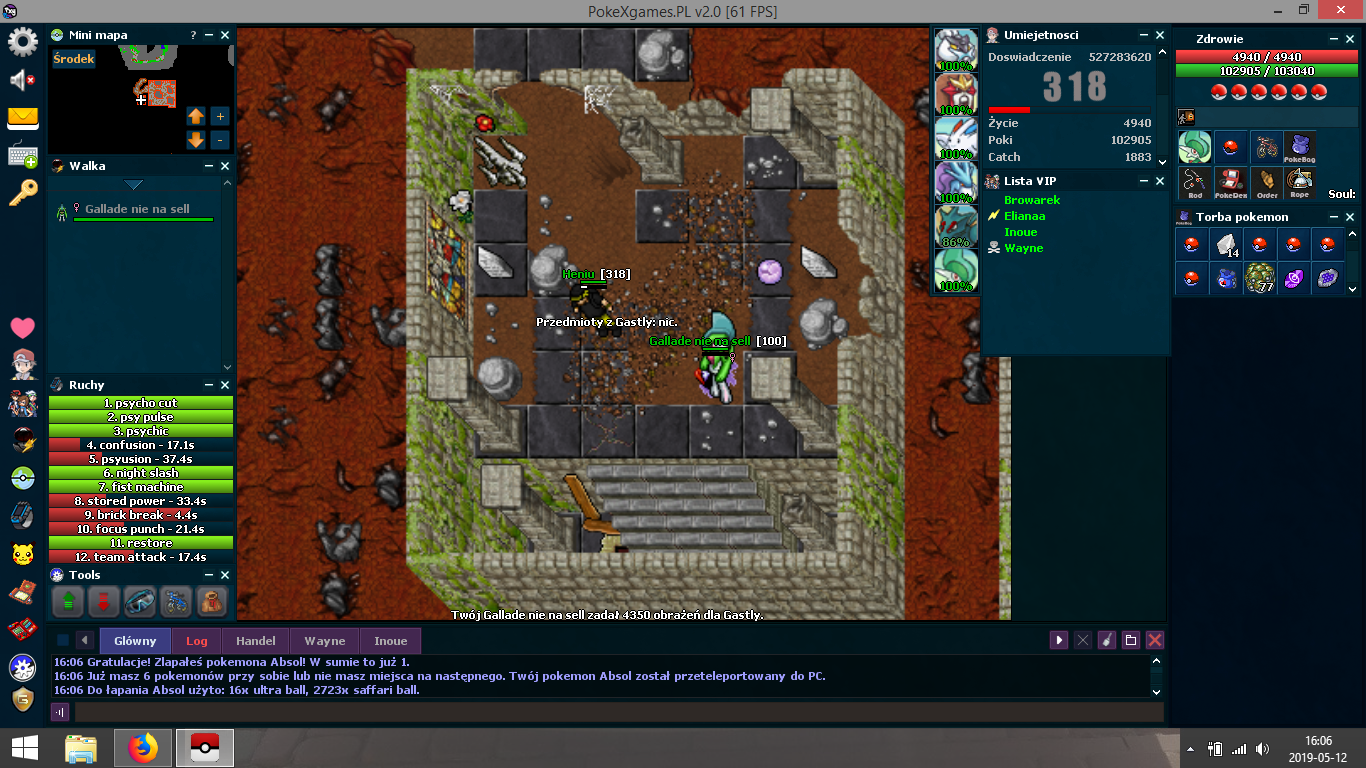Screen dimensions: 1366x768
Task: Select the fist machine move
Action: pos(141,487)
